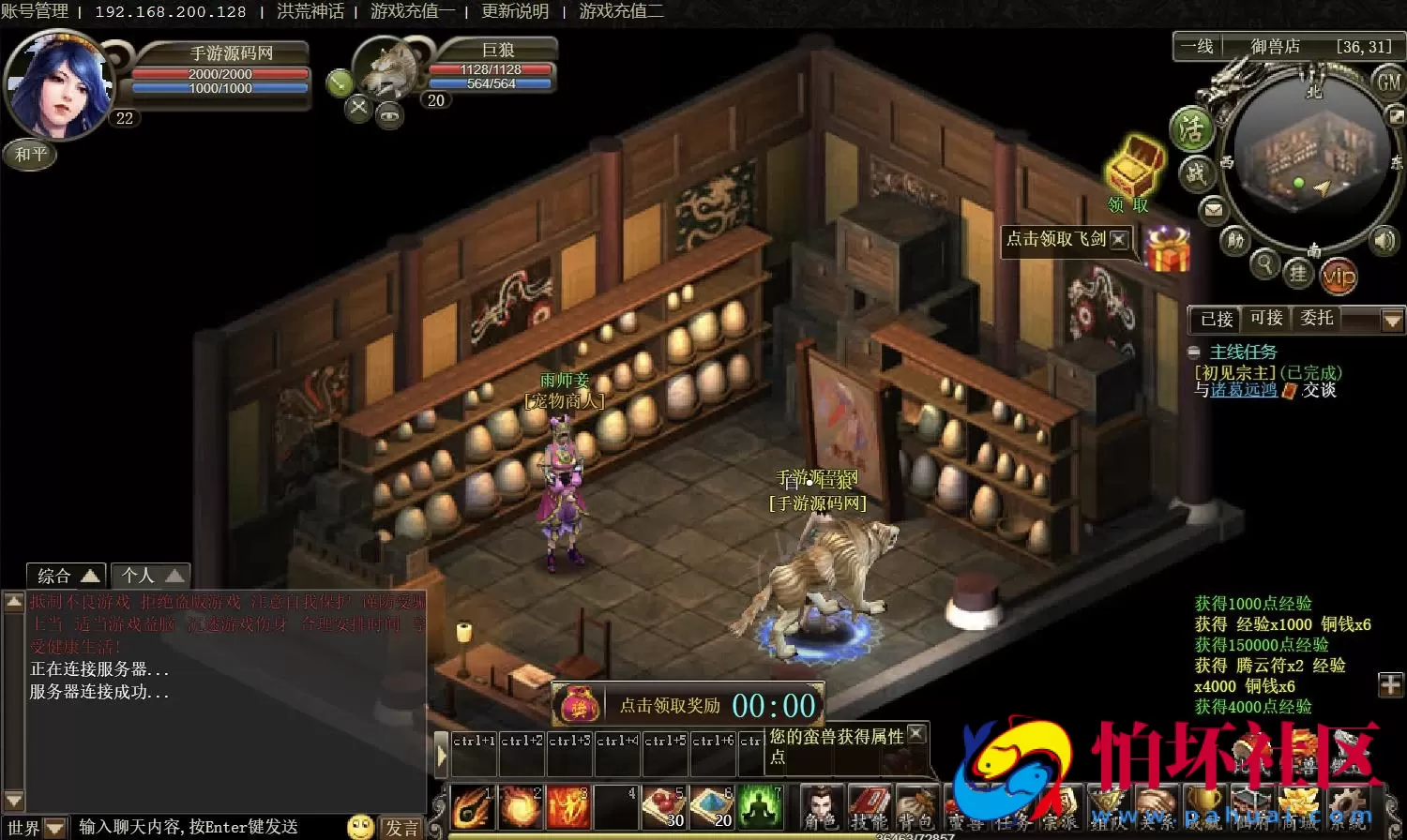Toggle the 和平 peace mode button
1407x840 pixels.
pyautogui.click(x=30, y=154)
